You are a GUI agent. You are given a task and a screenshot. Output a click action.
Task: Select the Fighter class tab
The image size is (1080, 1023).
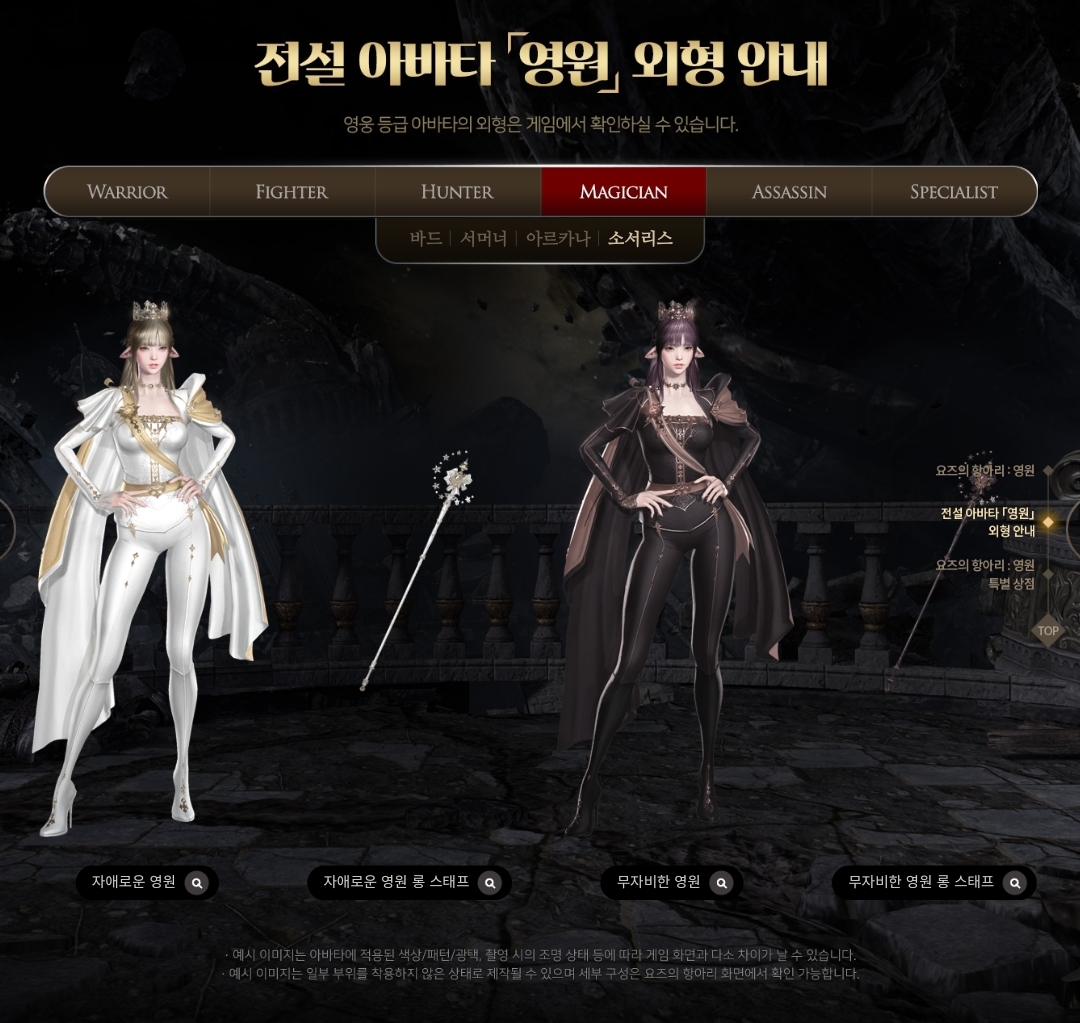coord(292,192)
